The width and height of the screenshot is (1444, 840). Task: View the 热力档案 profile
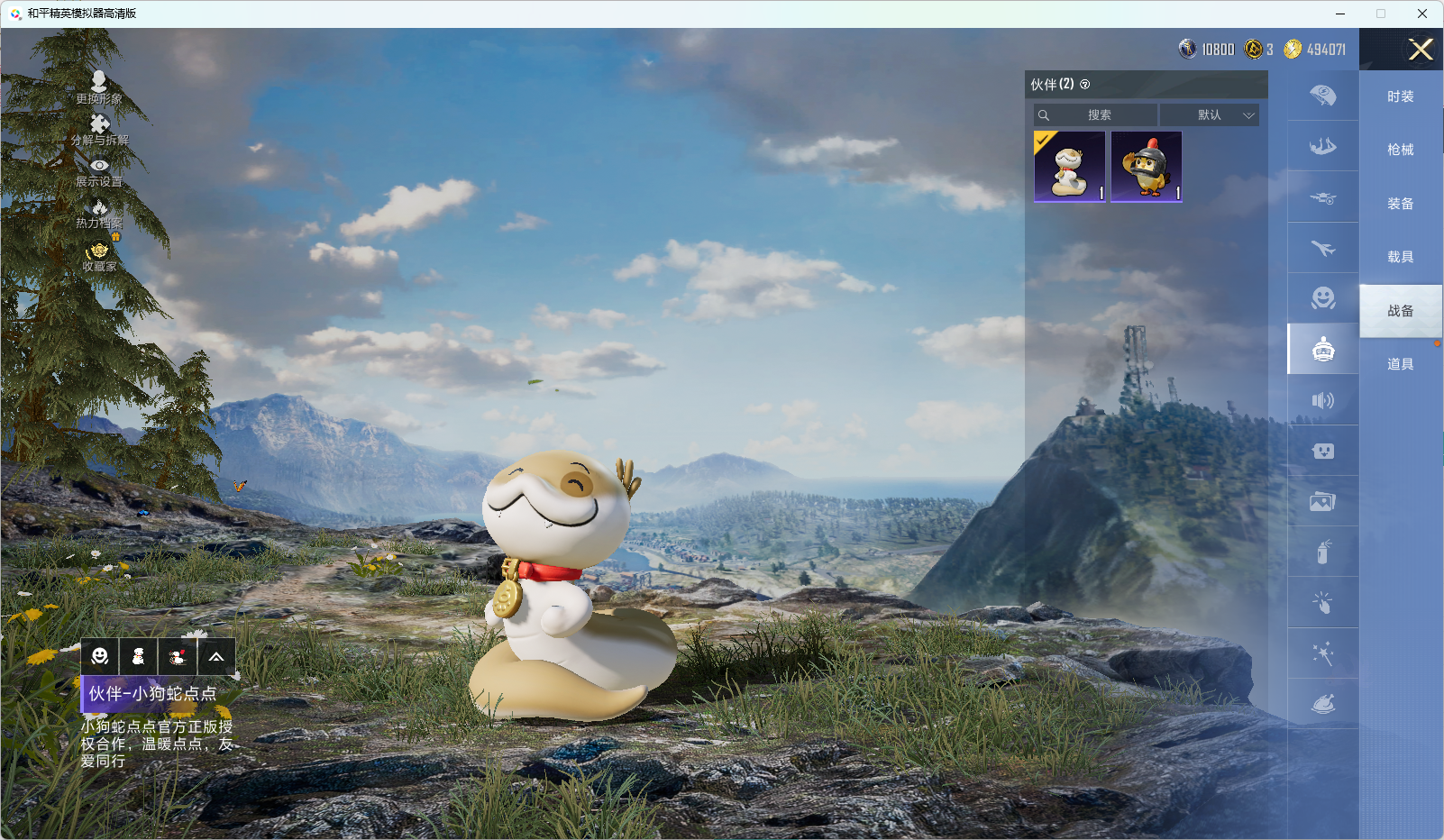[99, 214]
